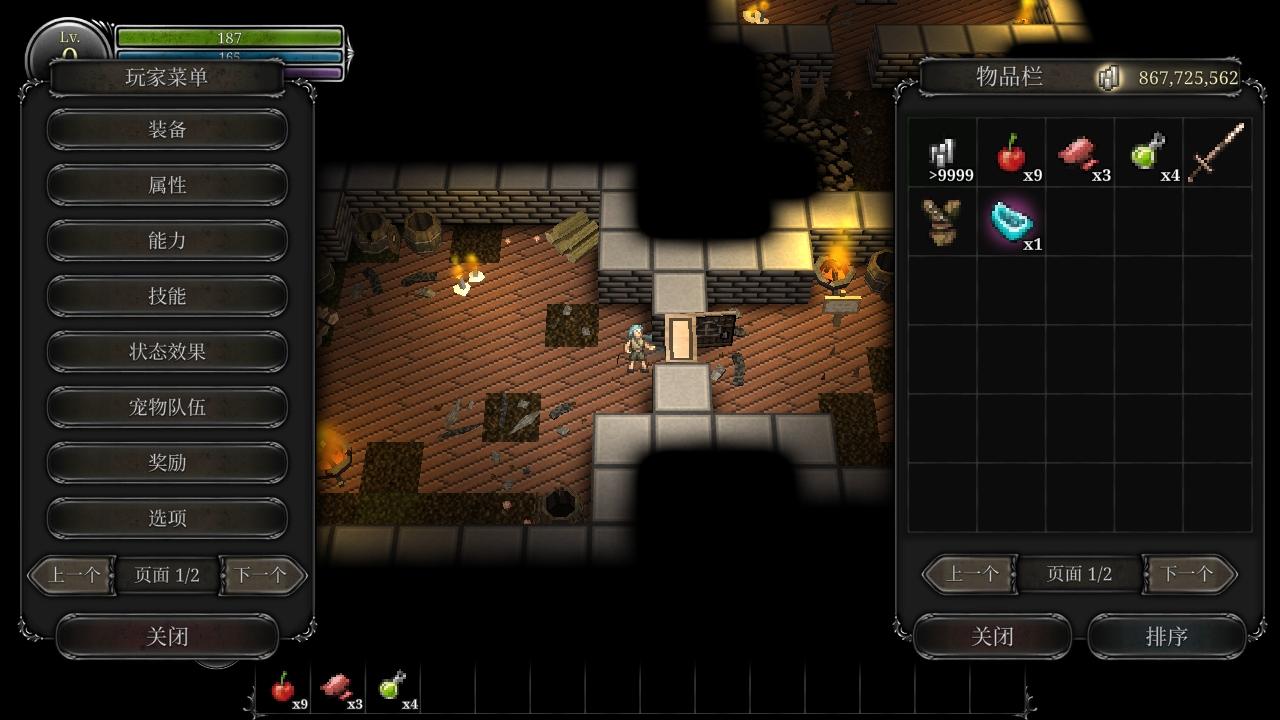
Task: Select the sword in the inventory grid
Action: point(1217,153)
